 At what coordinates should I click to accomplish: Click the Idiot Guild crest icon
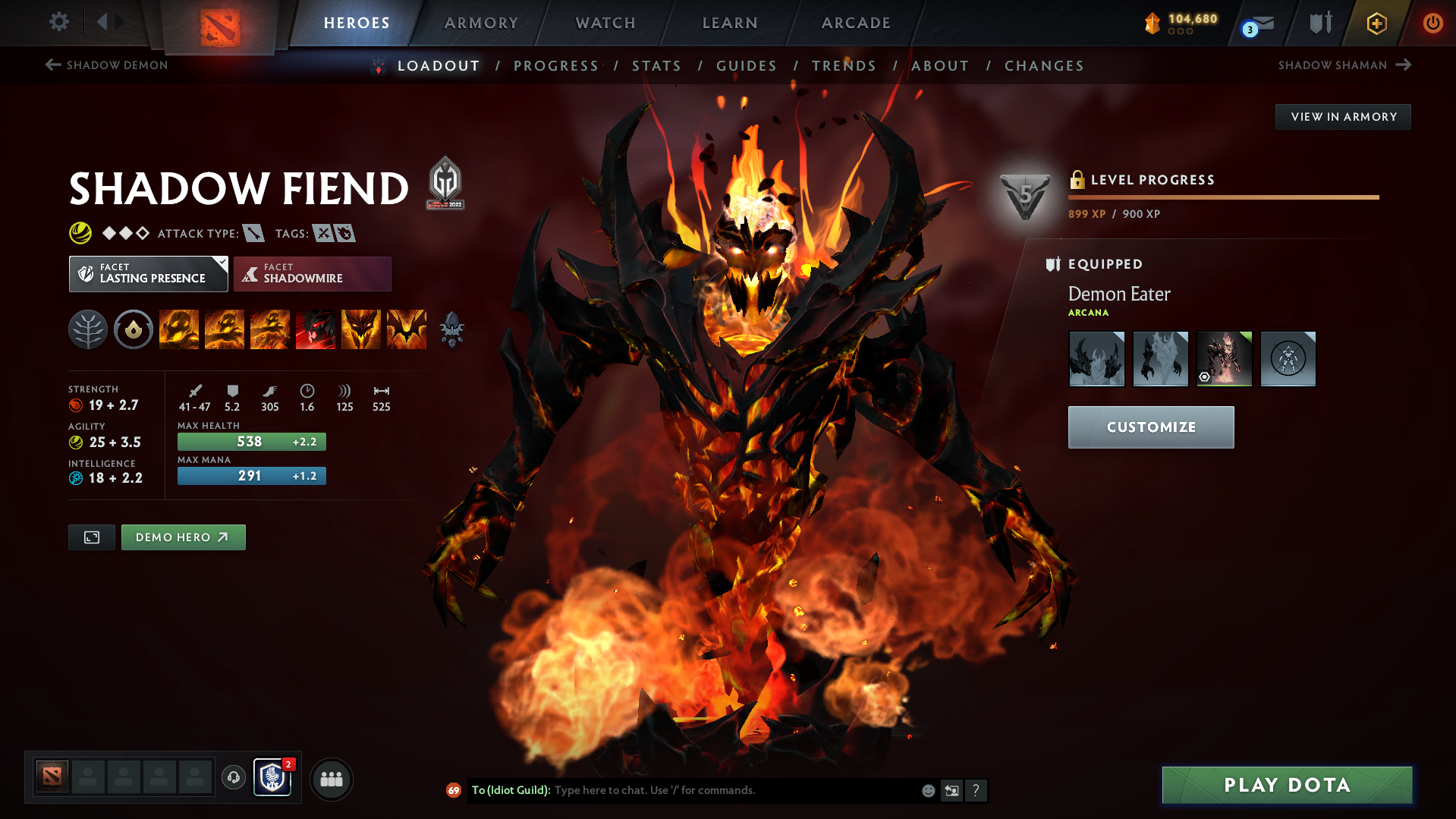pyautogui.click(x=272, y=778)
